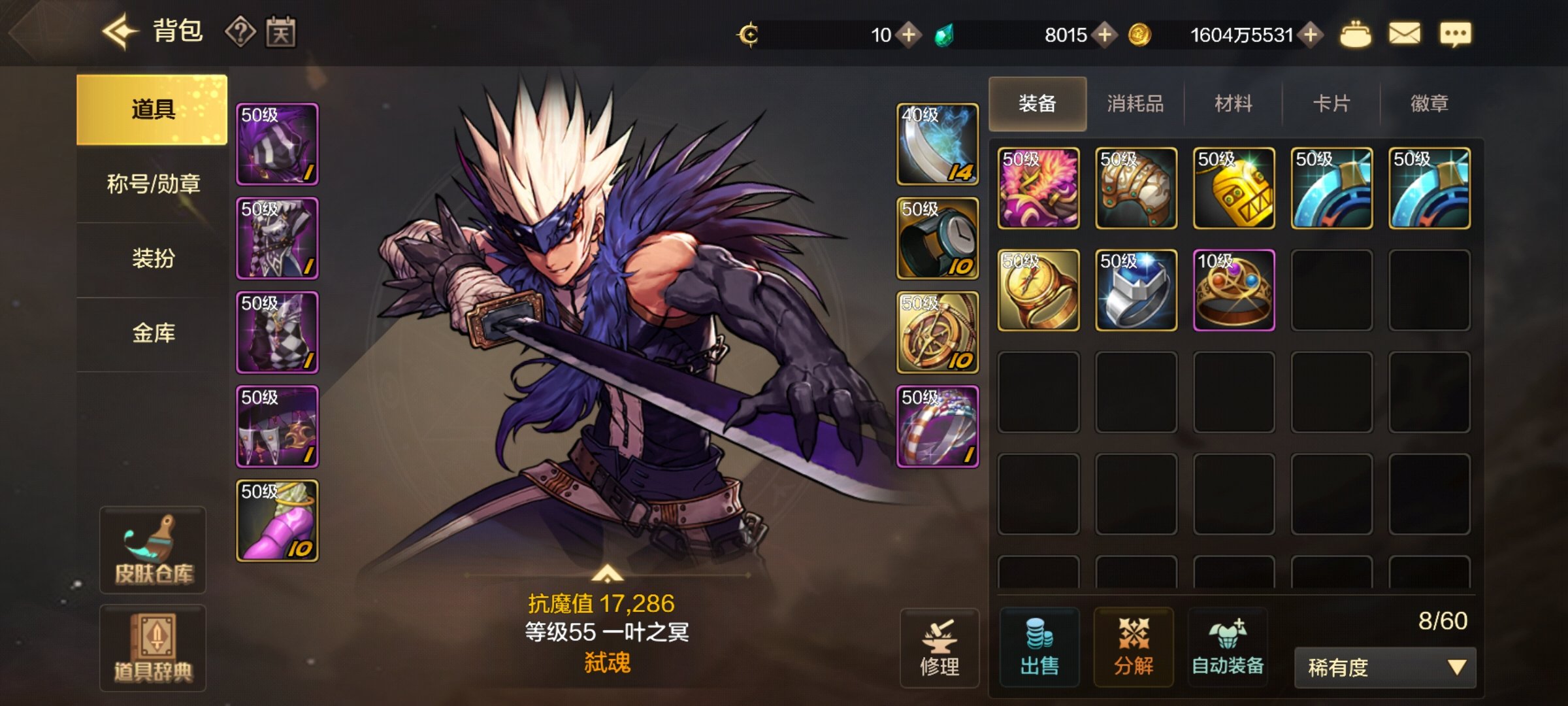Screen dimensions: 1568x706
Task: Tap the 修理 repair button
Action: pos(939,648)
